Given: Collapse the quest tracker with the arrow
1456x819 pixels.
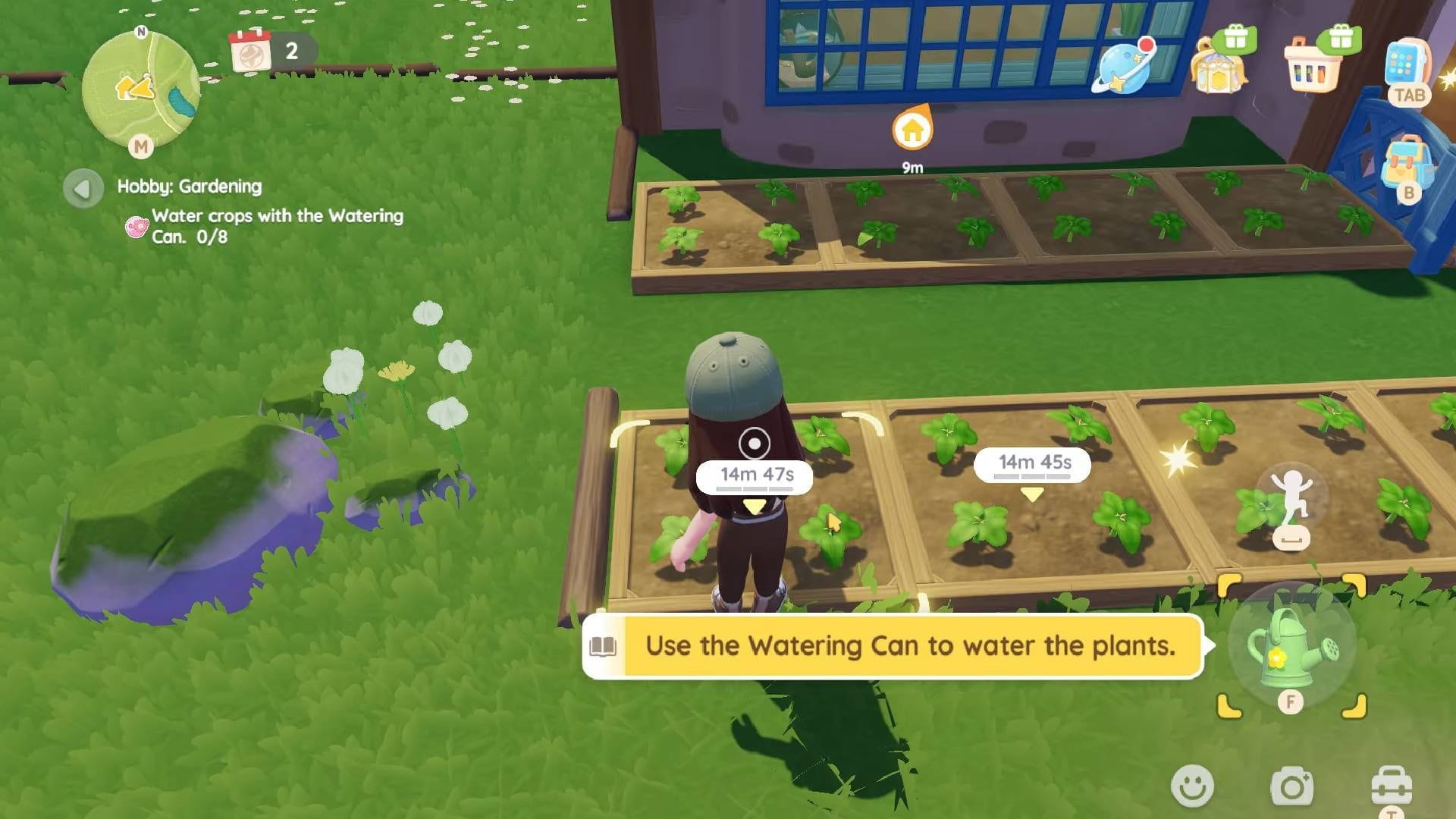Looking at the screenshot, I should point(83,188).
